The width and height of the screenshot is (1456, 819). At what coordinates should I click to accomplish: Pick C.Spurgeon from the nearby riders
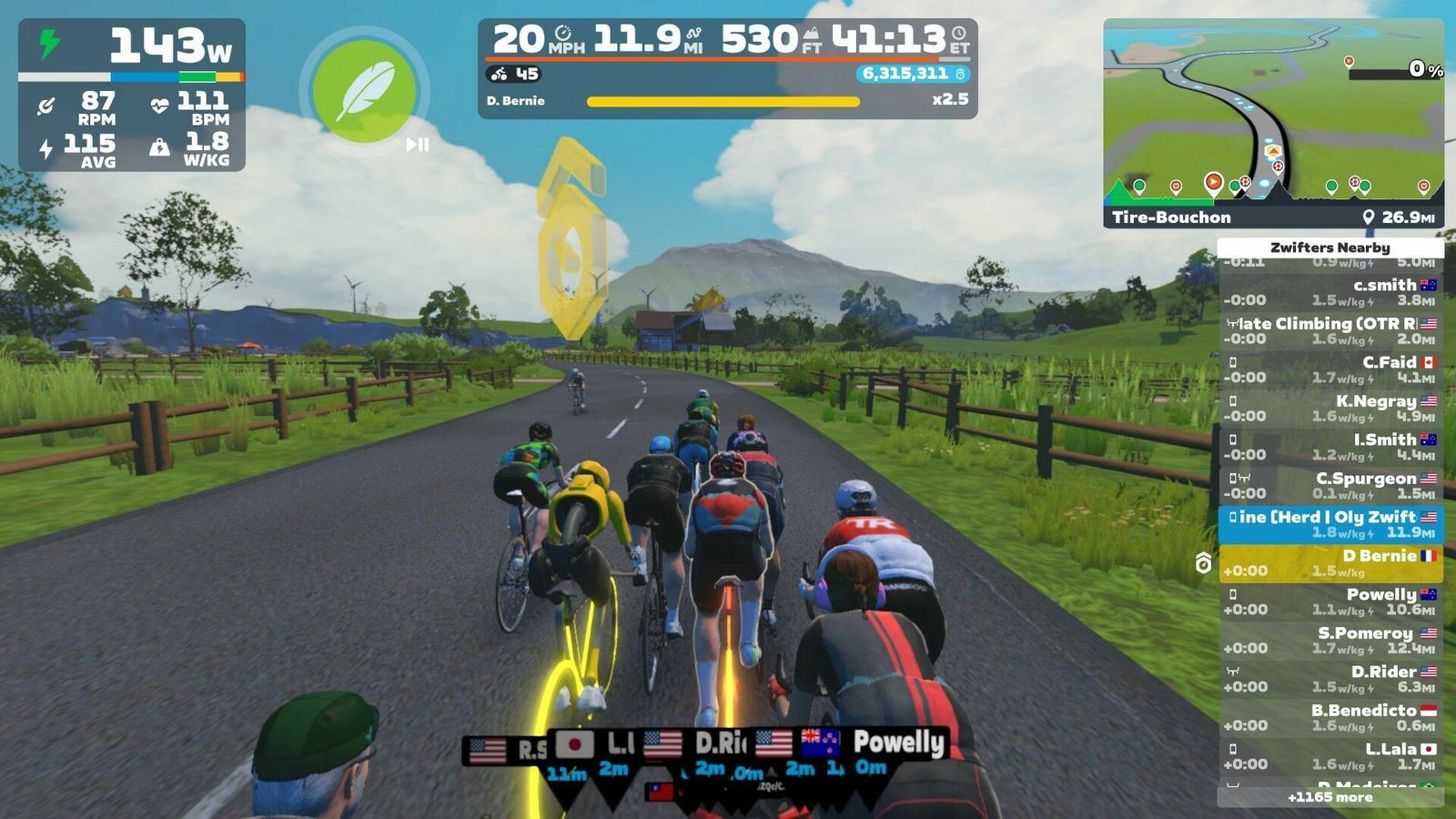[1330, 486]
